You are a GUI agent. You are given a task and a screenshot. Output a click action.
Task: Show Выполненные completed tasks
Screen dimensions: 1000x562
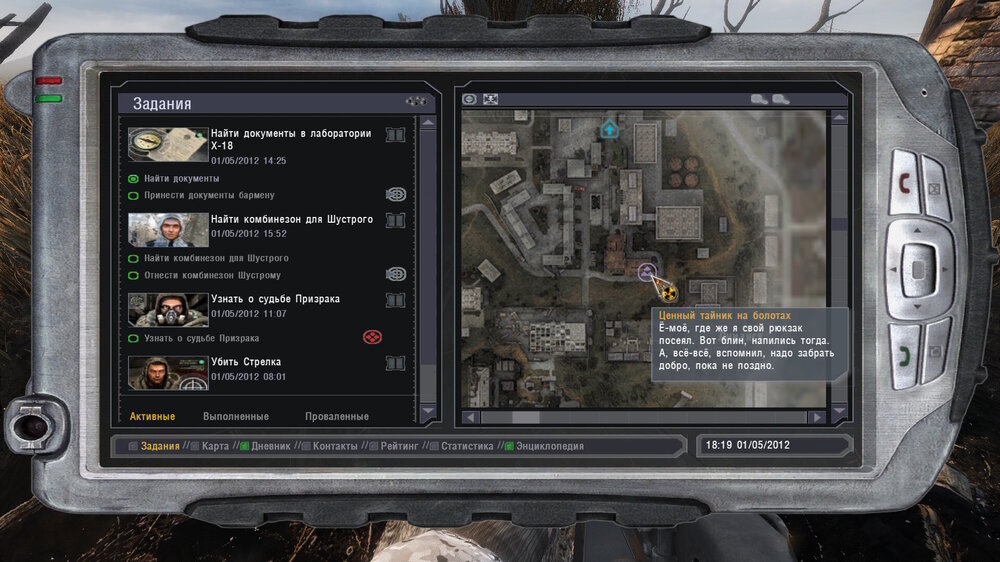point(236,416)
